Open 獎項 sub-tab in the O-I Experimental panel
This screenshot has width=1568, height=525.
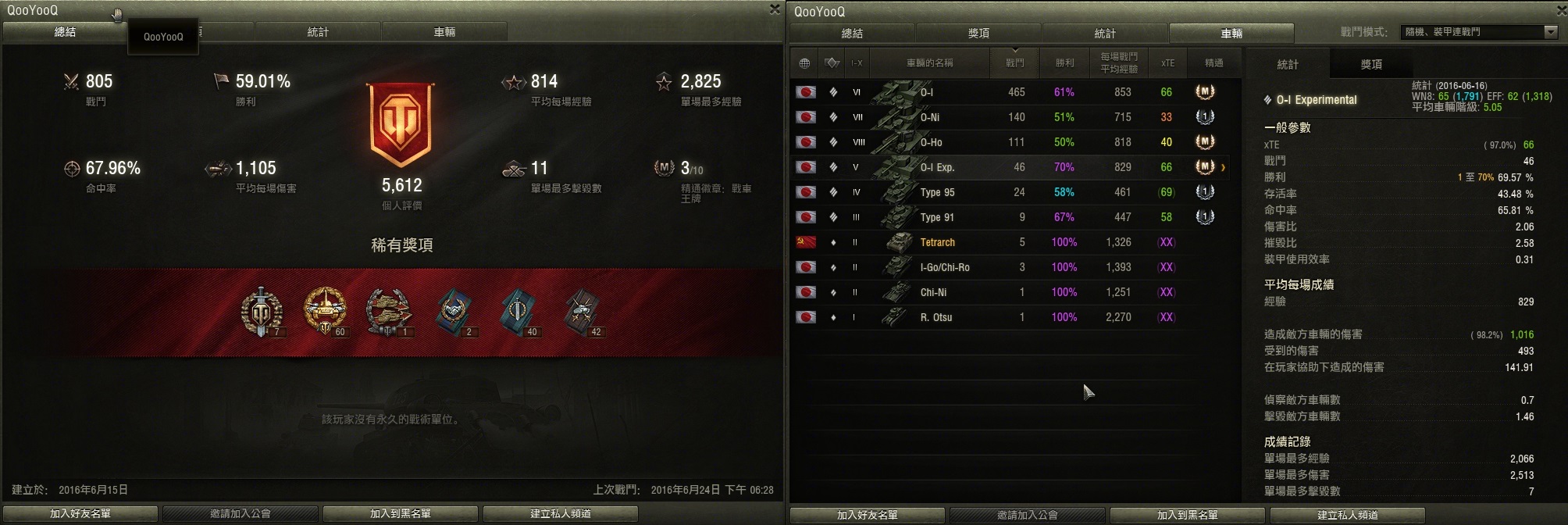tap(1371, 64)
